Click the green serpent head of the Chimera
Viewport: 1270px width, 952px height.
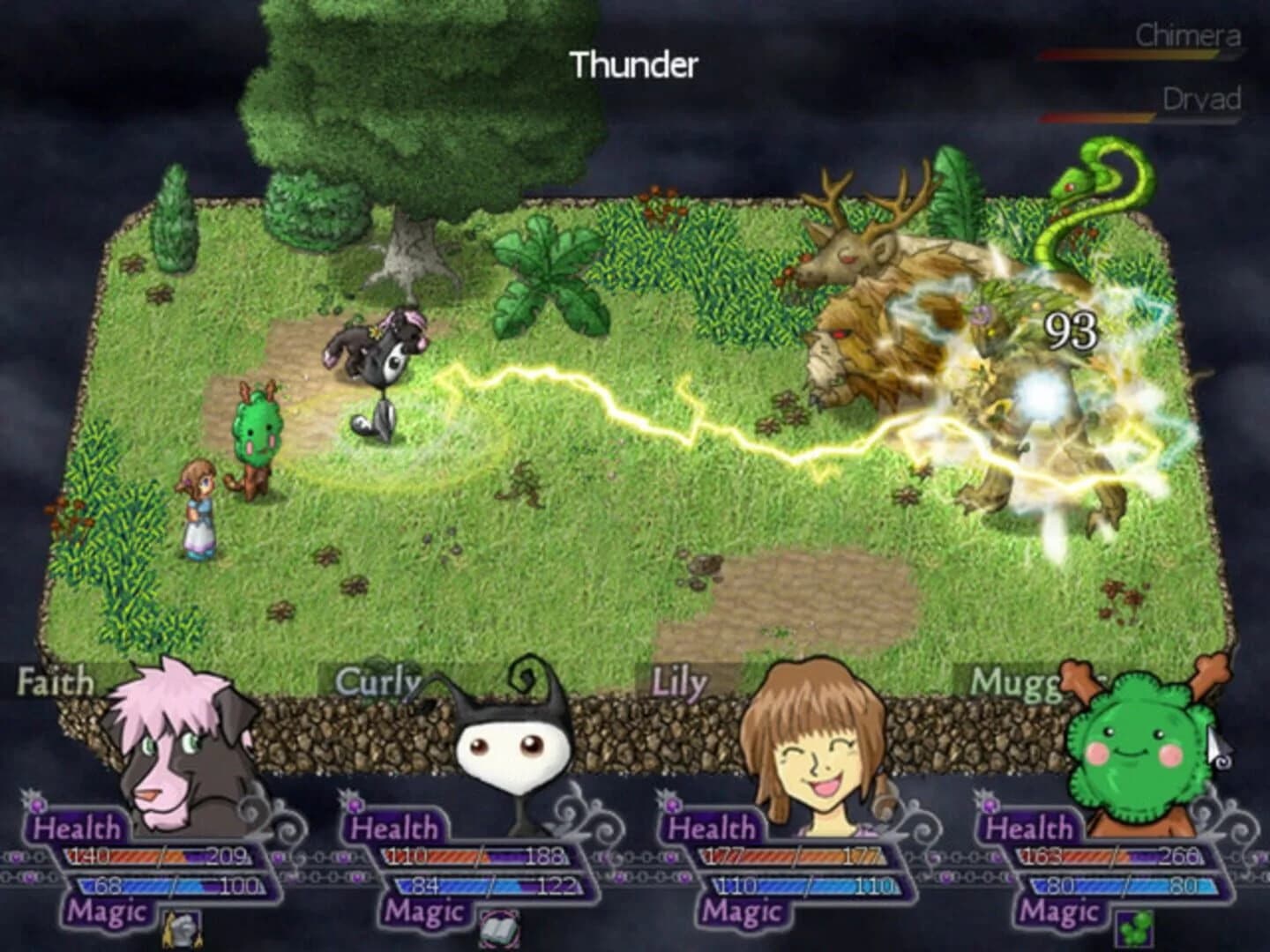[1067, 185]
